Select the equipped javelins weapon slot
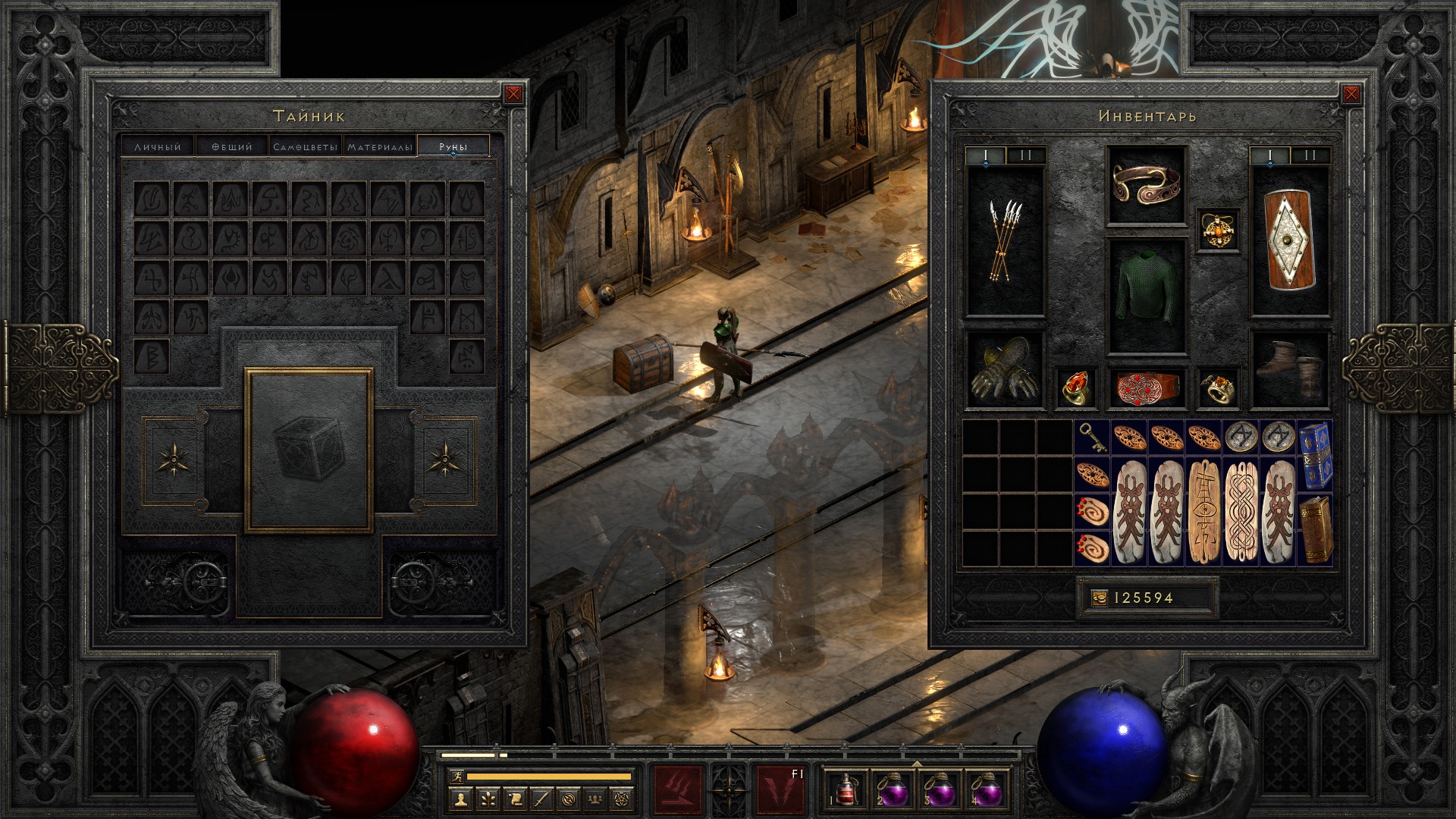The width and height of the screenshot is (1456, 819). [1005, 241]
